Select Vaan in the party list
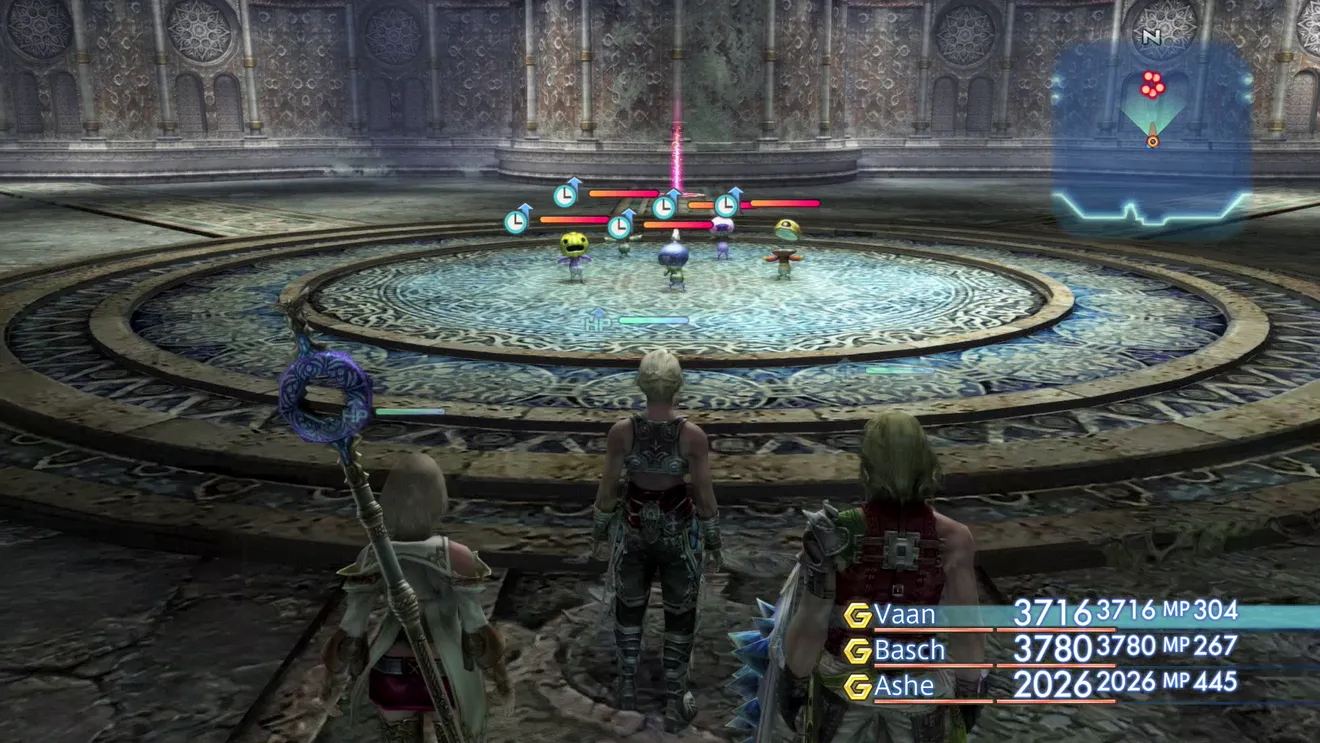 (x=905, y=614)
